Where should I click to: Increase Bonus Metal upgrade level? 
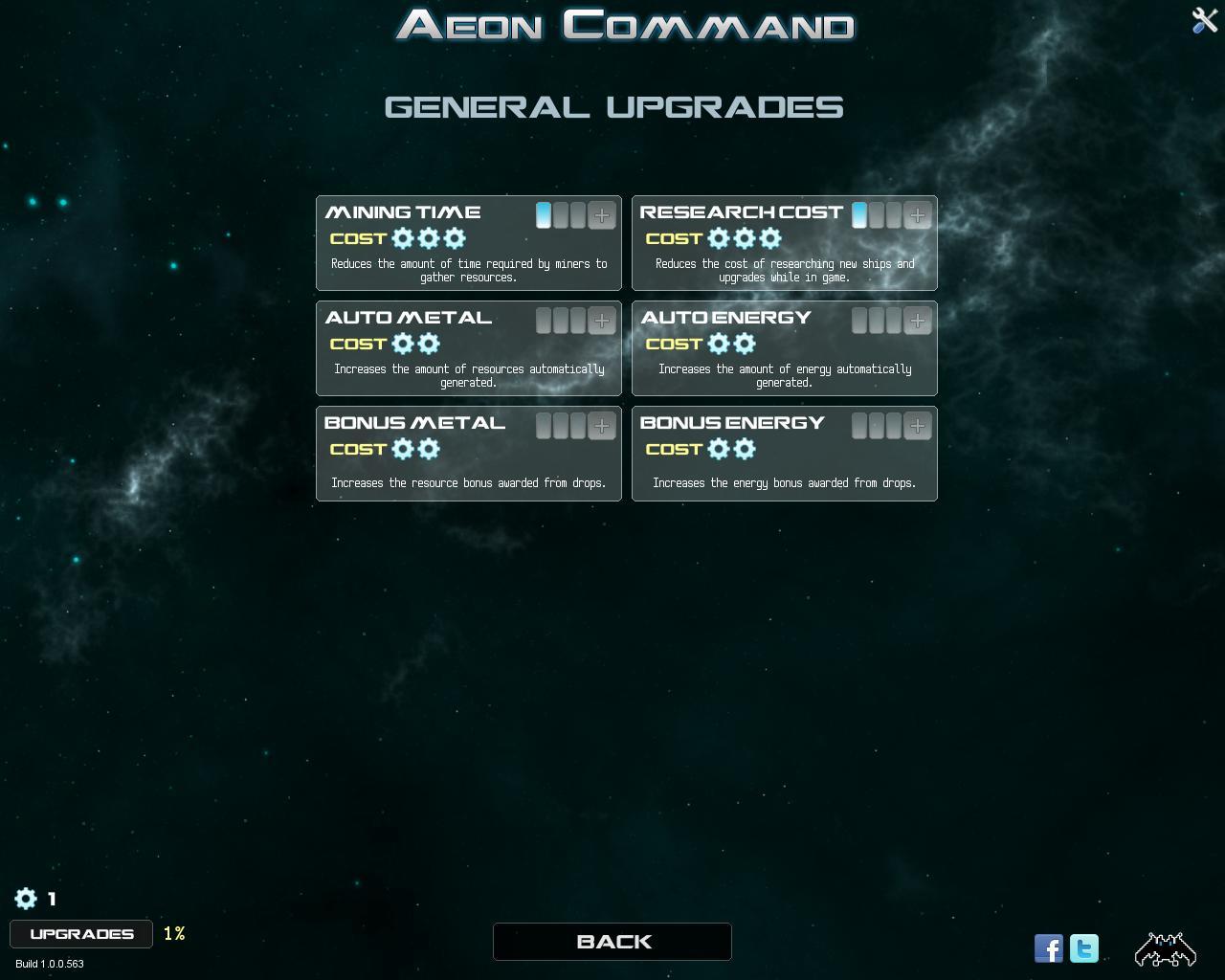point(601,426)
